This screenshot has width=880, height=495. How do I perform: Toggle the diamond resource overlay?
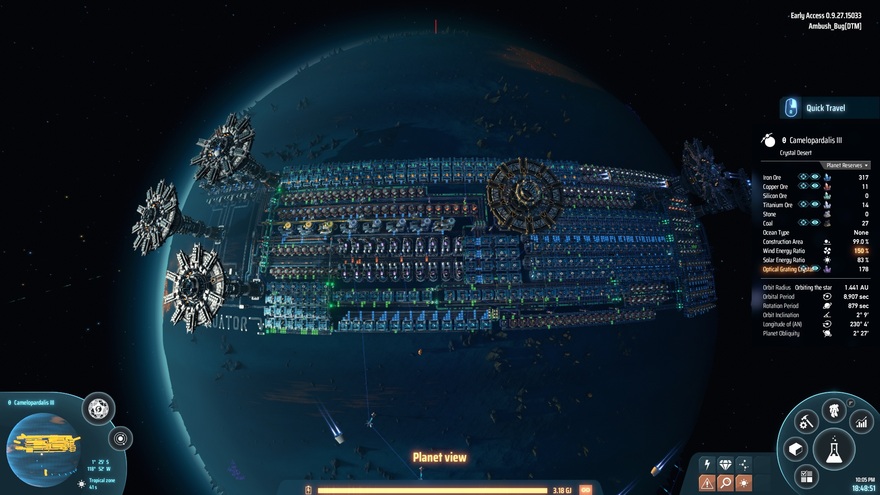click(x=725, y=464)
